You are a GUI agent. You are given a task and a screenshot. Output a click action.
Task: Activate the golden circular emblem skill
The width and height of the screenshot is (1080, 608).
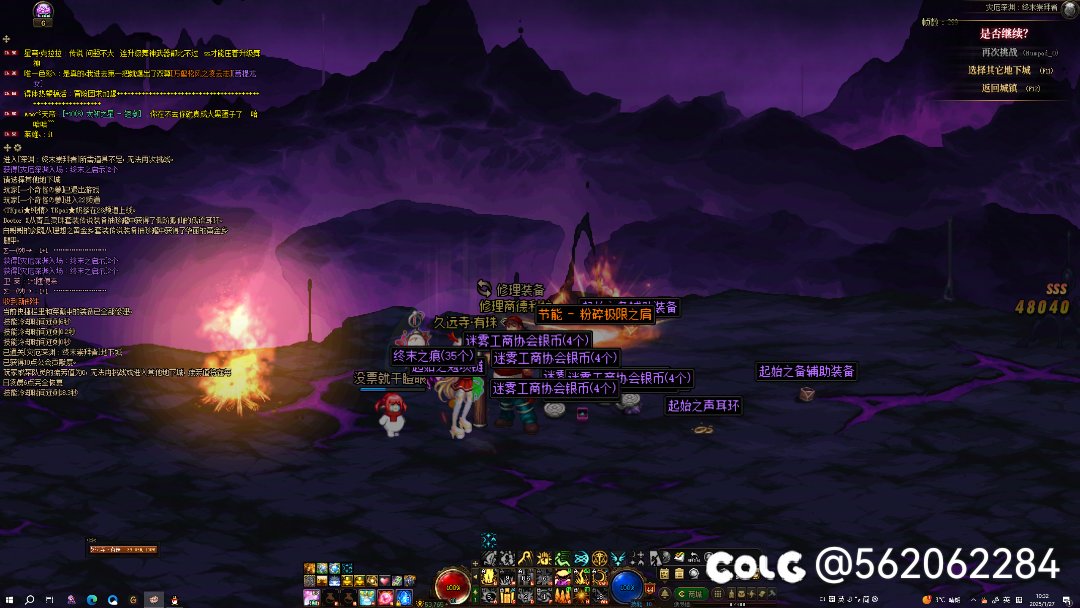[599, 558]
